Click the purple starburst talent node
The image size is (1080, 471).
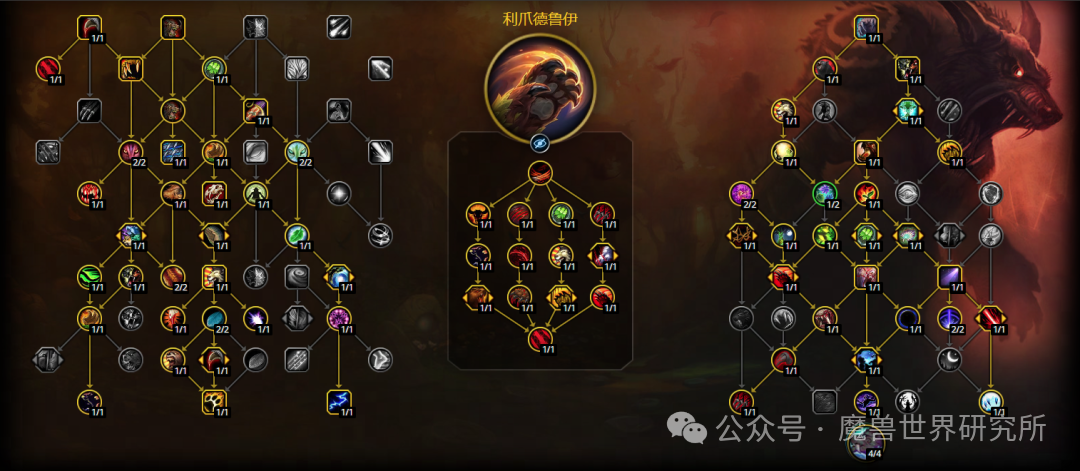pyautogui.click(x=256, y=319)
